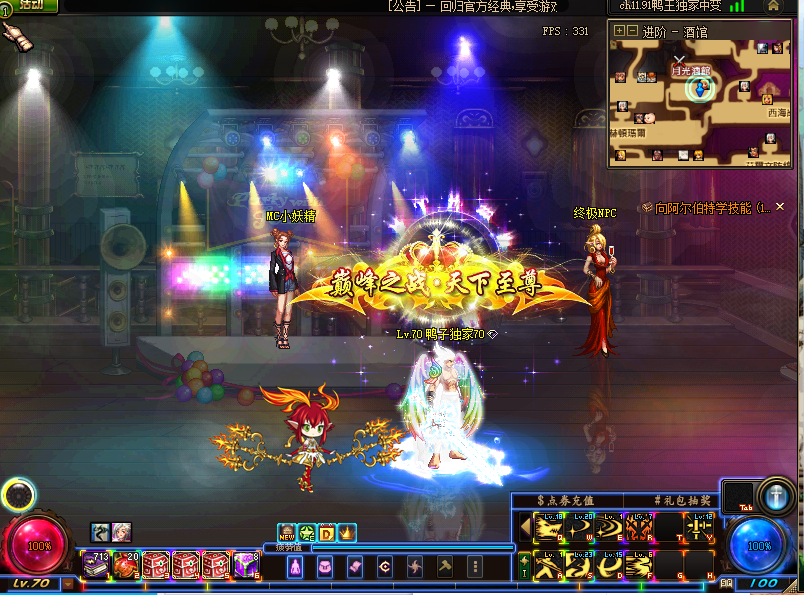Screen dimensions: 804x595
Task: Select the book item with 713 count
Action: 97,566
